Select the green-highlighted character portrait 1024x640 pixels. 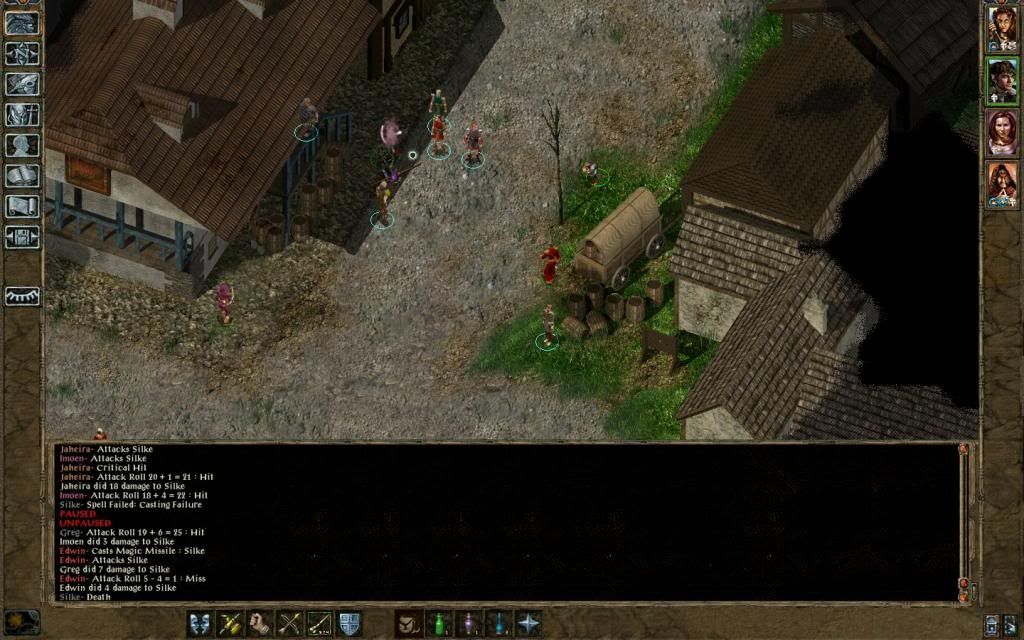tap(1001, 80)
